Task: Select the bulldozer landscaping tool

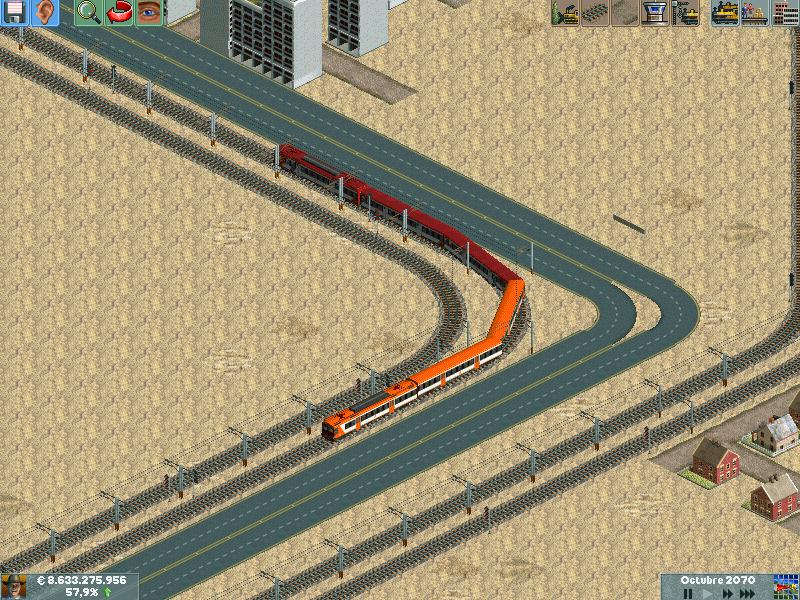Action: point(565,13)
